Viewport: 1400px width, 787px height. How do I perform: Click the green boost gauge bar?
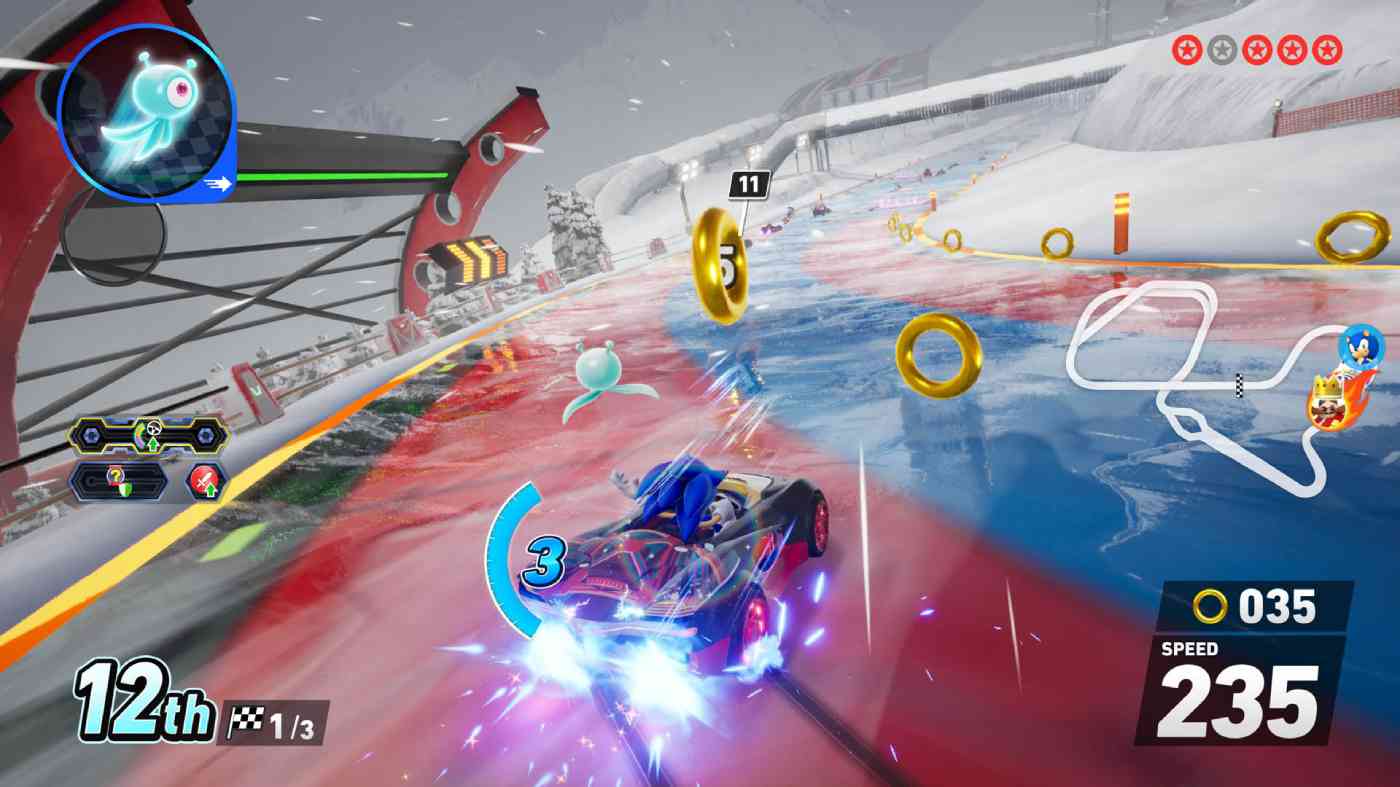(x=340, y=177)
